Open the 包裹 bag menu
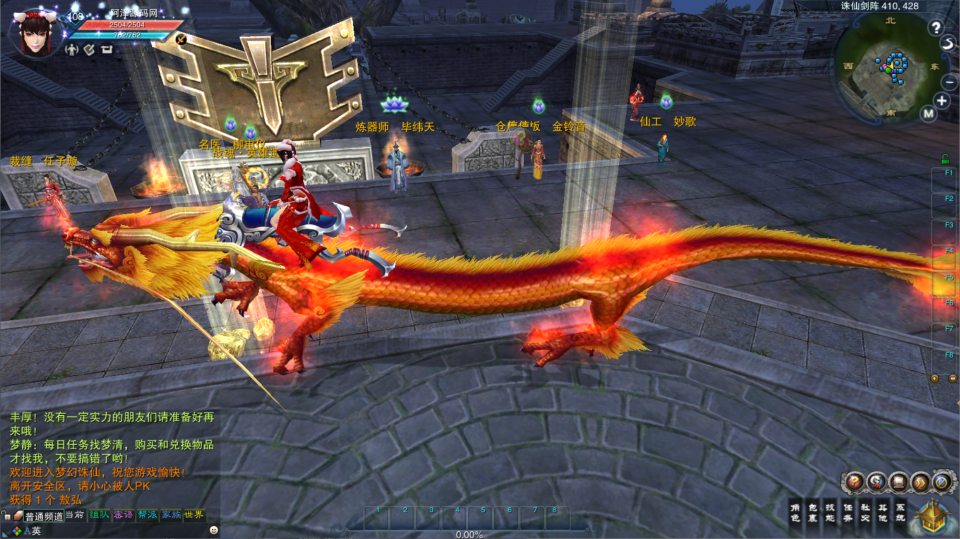The image size is (960, 539). coord(815,512)
